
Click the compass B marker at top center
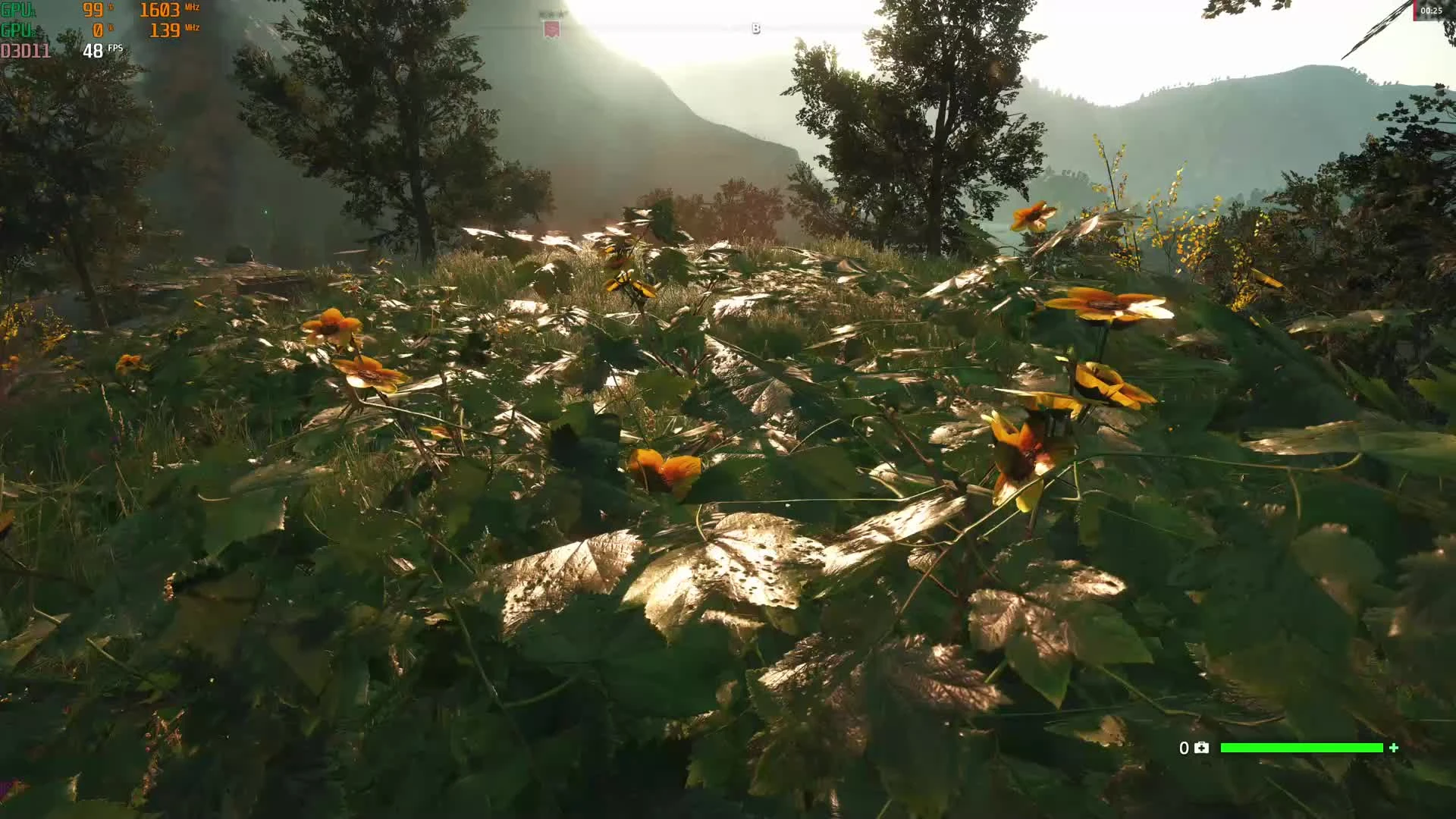click(755, 28)
